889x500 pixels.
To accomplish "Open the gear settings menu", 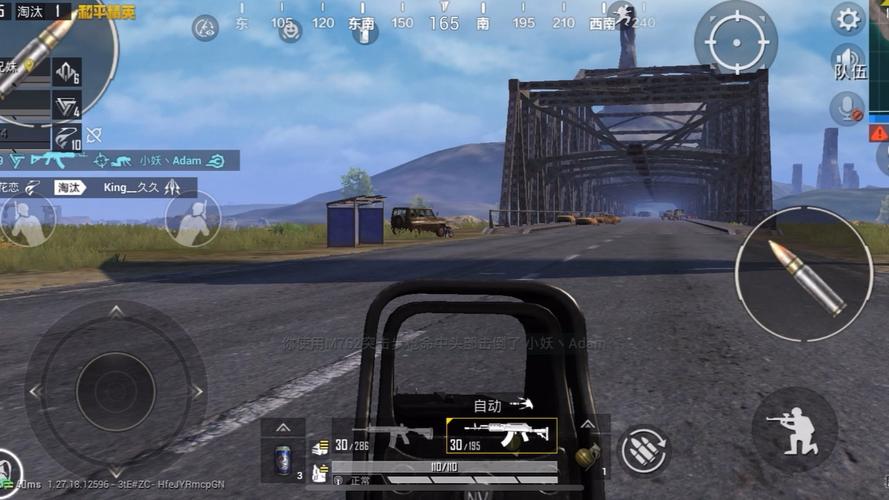I will point(848,18).
